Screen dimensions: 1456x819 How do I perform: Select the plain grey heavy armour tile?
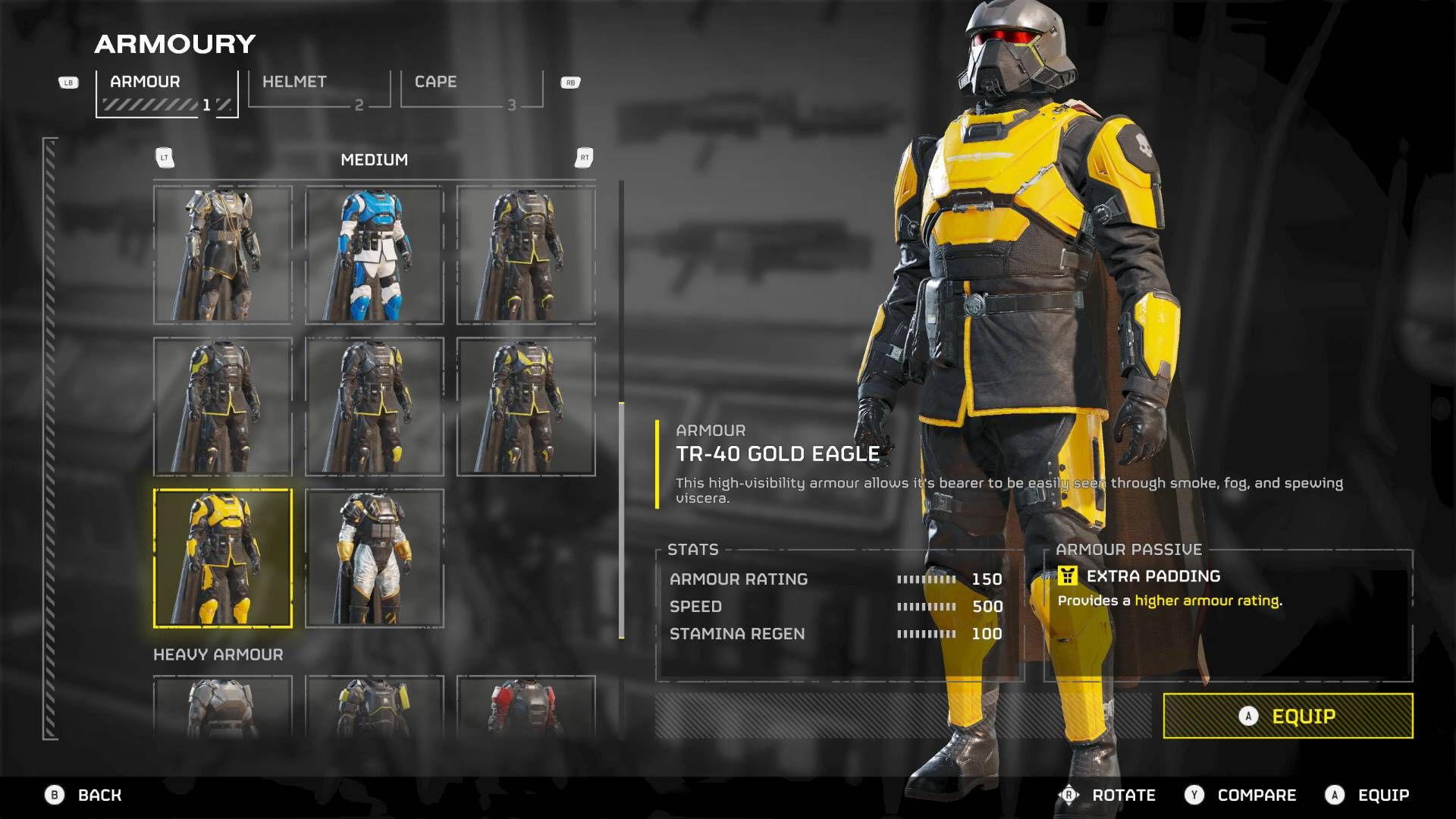tap(223, 707)
